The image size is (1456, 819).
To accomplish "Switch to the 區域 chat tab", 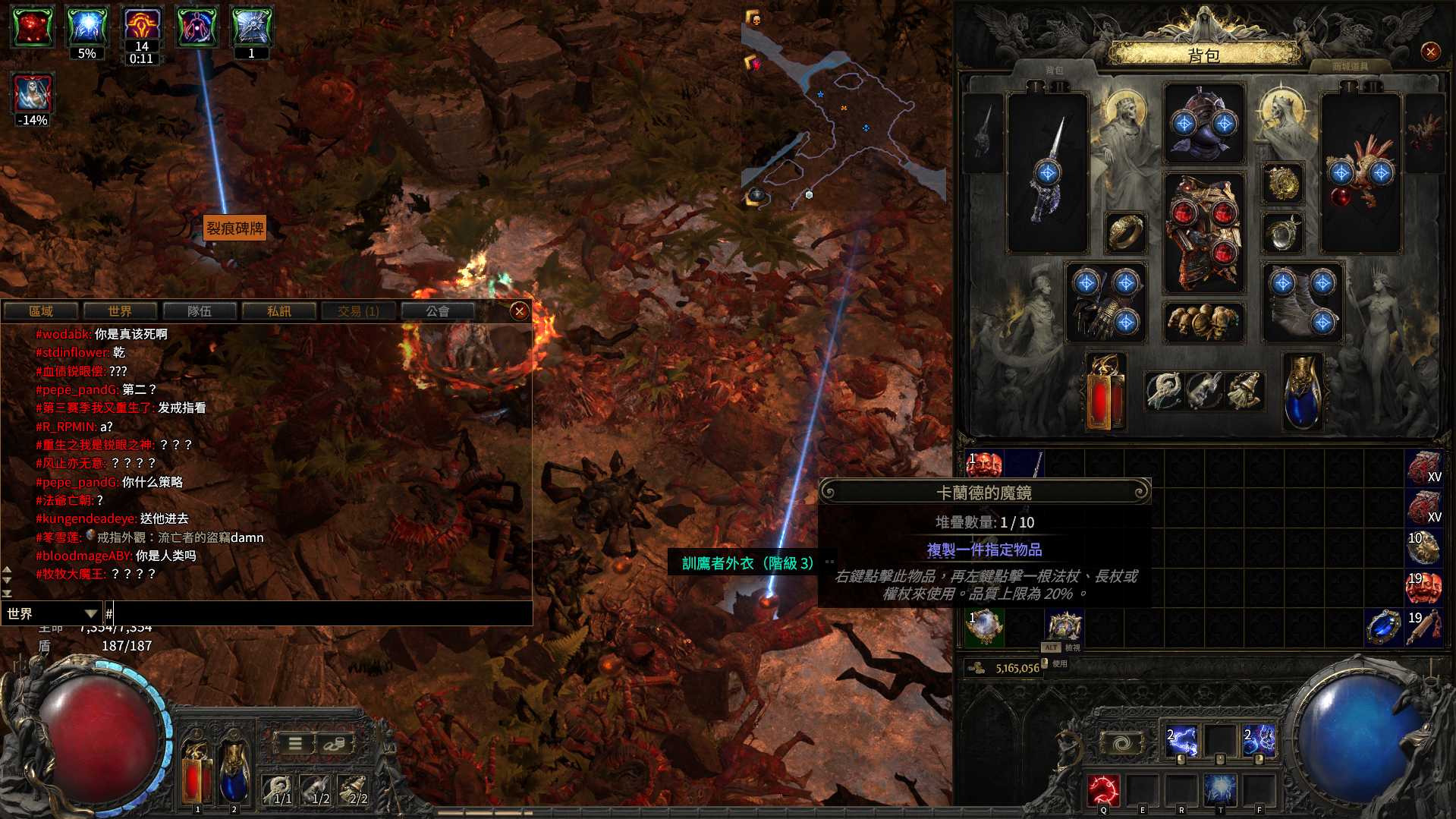I will click(x=41, y=311).
